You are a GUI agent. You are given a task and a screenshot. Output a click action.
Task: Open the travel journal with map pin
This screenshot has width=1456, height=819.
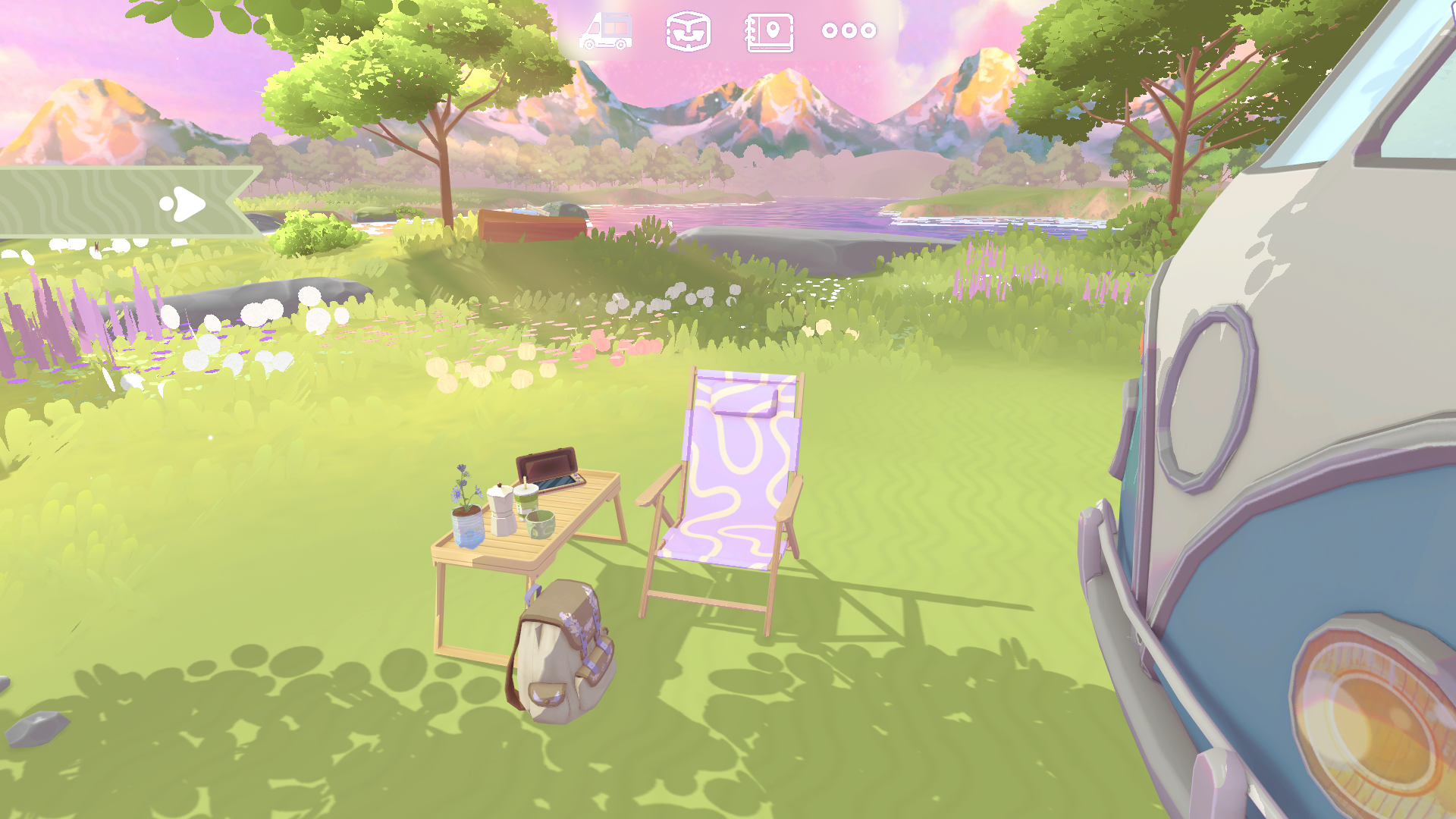(770, 32)
